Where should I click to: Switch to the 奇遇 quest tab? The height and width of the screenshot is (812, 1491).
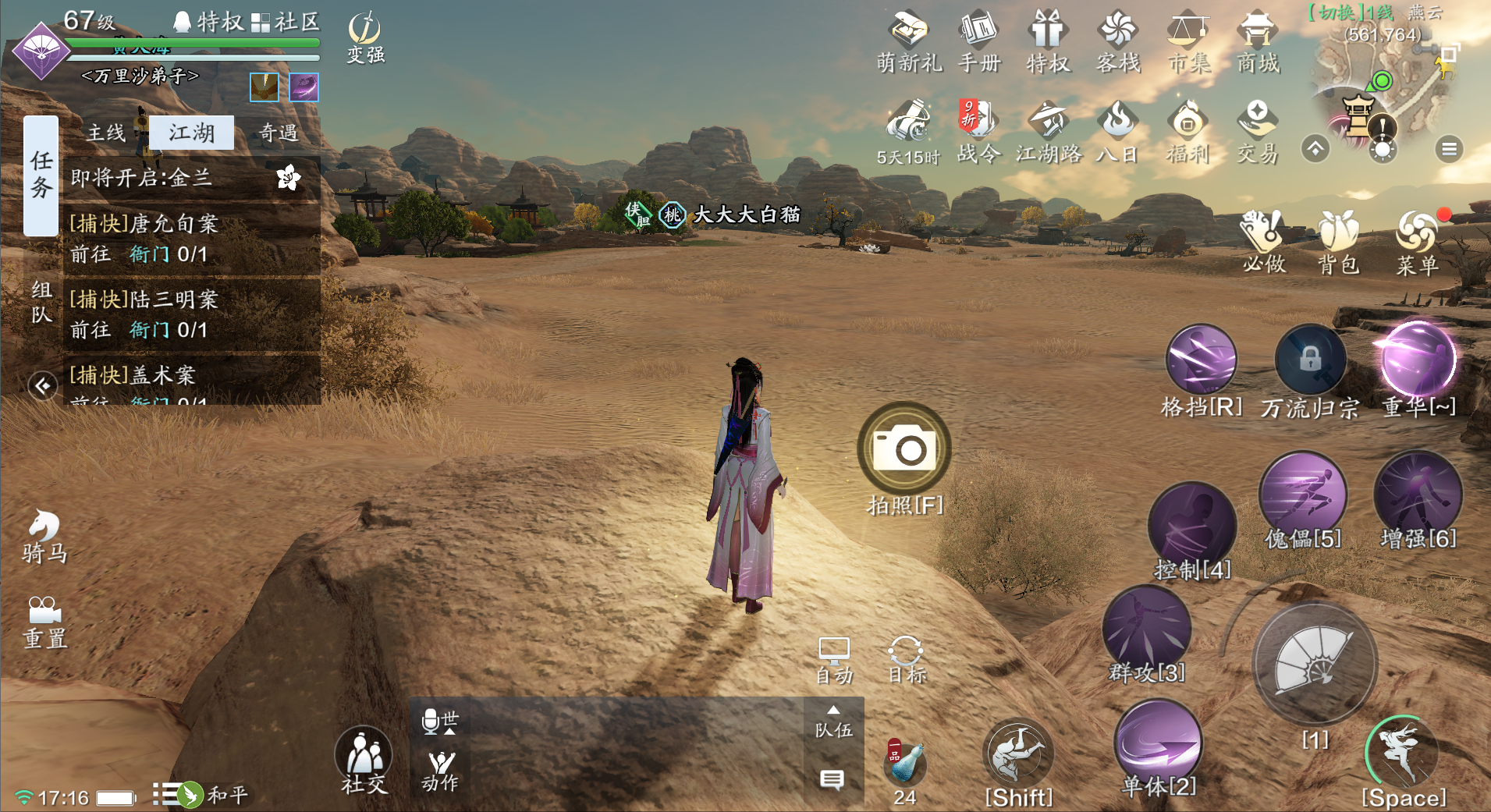click(x=278, y=133)
